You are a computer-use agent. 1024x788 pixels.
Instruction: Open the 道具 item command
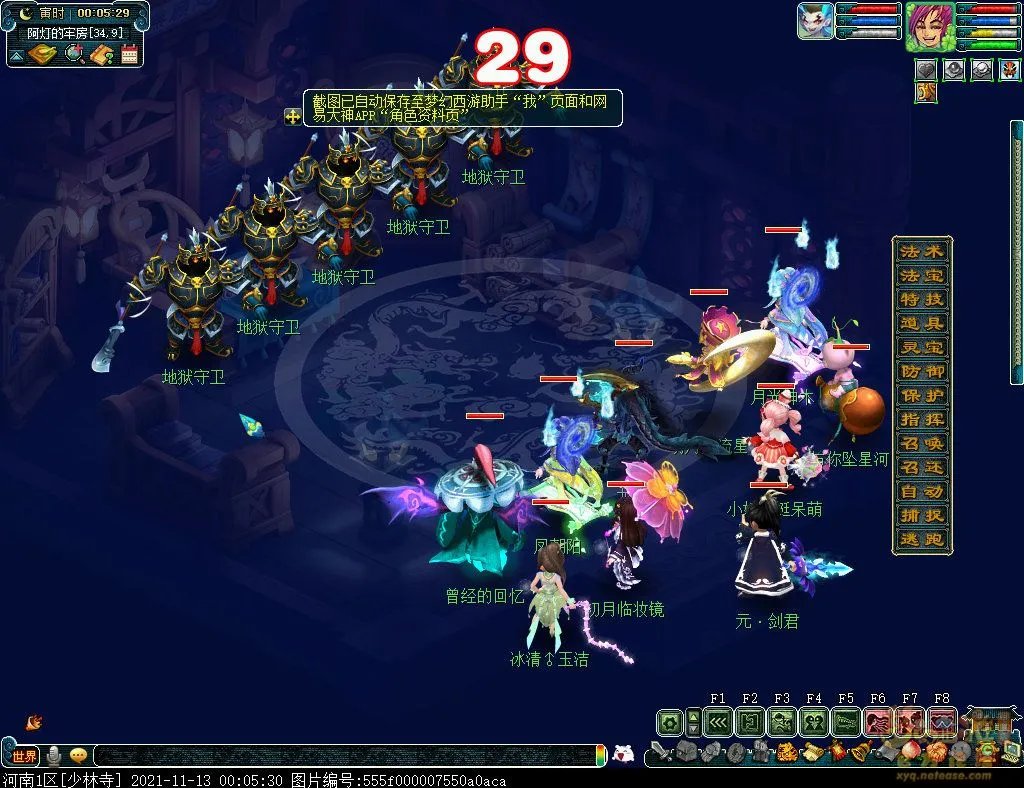(922, 323)
